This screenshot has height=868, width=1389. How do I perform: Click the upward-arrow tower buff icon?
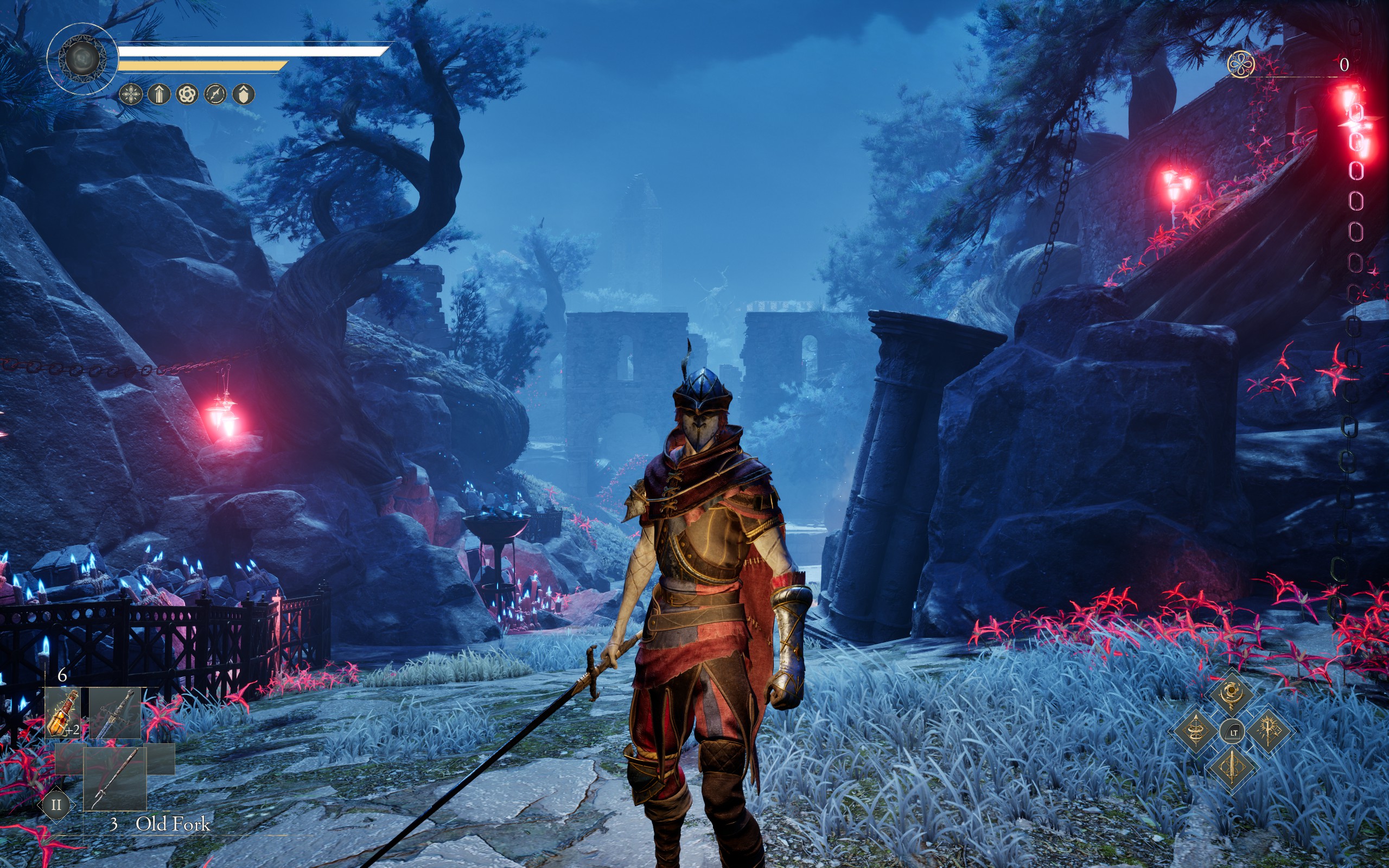pos(159,93)
